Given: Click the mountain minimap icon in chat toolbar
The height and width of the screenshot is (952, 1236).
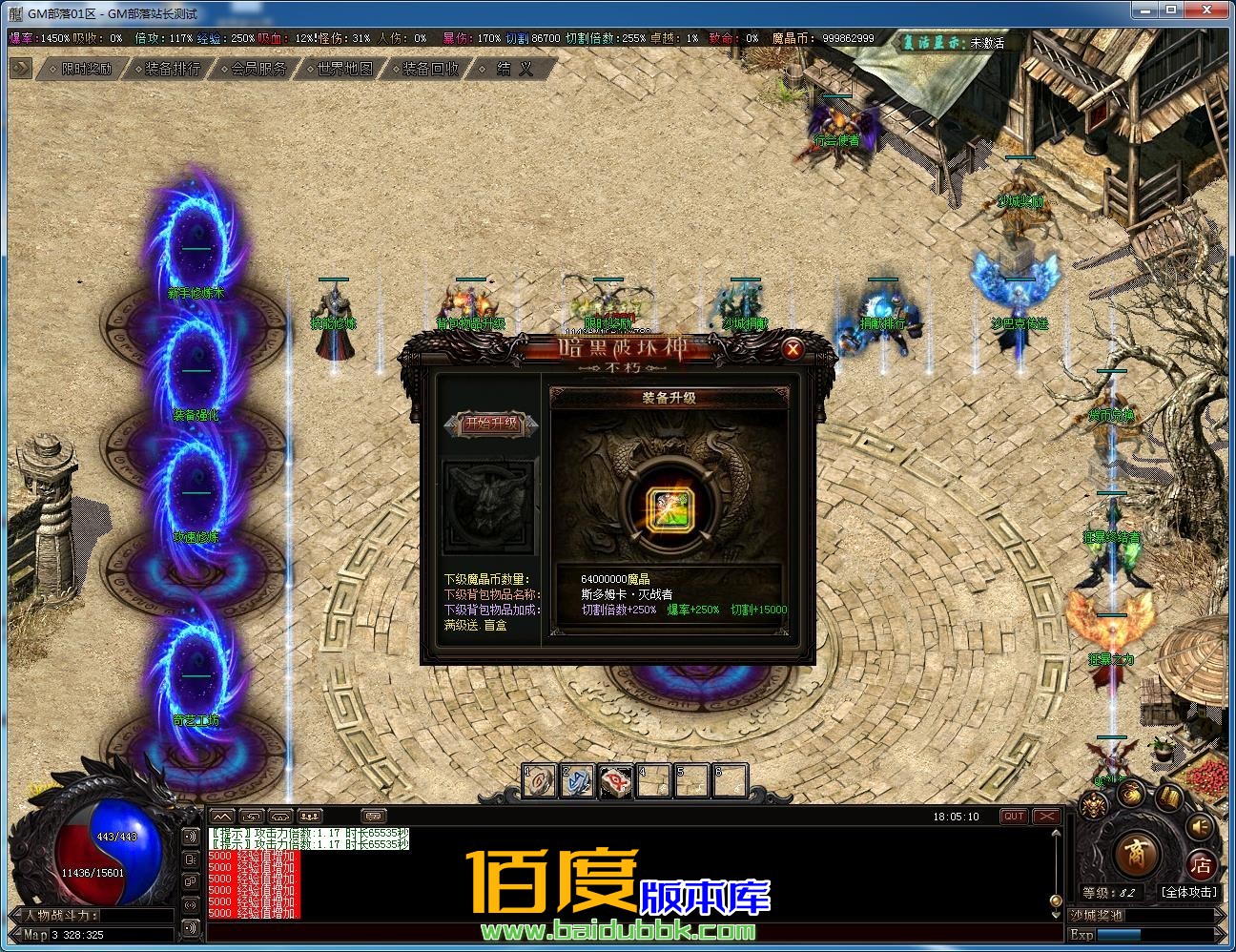Looking at the screenshot, I should point(222,817).
